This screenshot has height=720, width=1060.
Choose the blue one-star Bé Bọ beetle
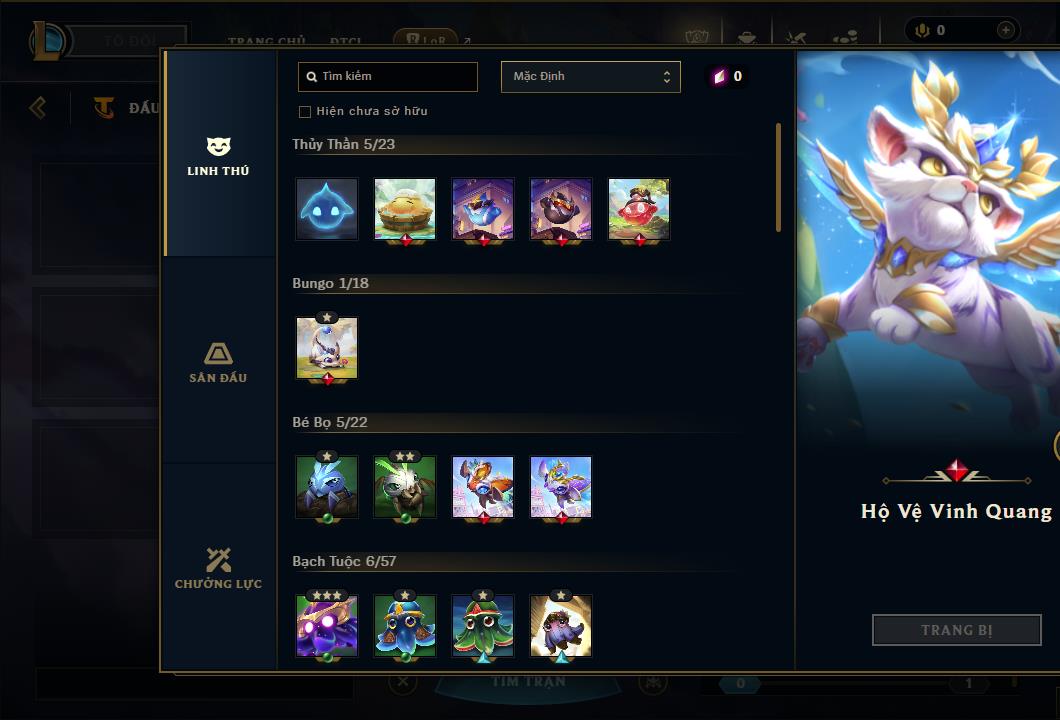(327, 487)
